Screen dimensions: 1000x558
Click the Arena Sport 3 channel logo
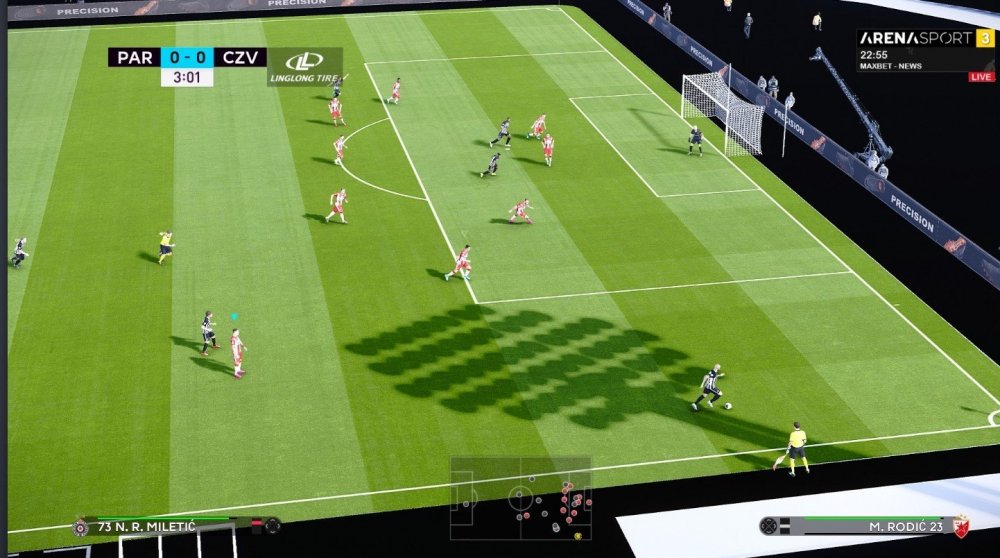click(925, 38)
